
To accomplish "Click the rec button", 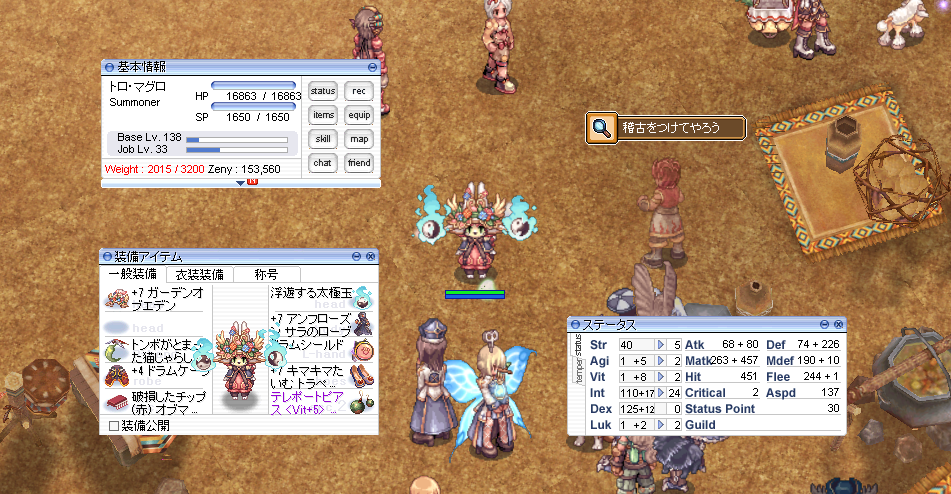I will 359,91.
